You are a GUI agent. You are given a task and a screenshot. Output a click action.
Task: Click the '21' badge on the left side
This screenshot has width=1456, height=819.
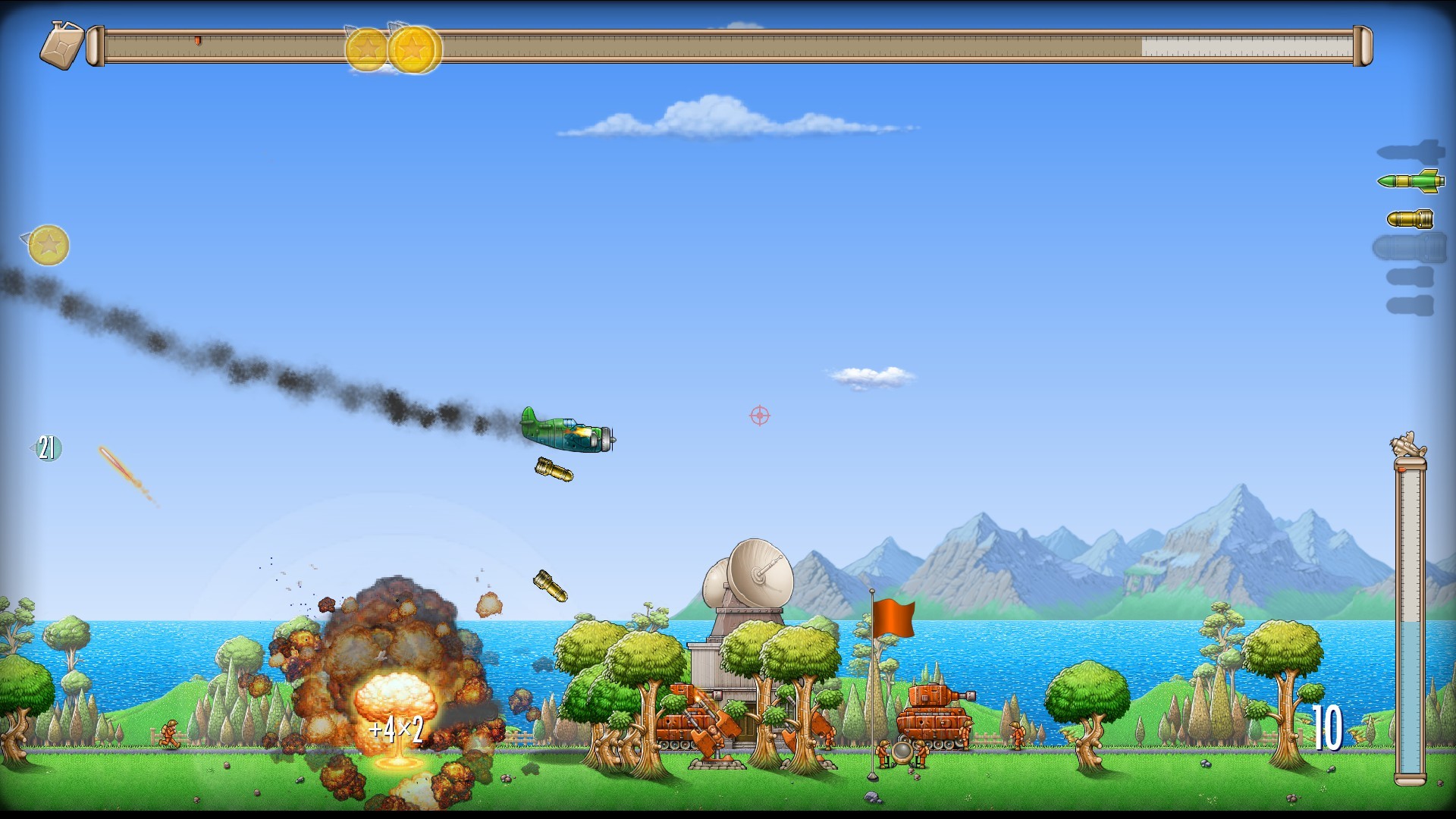(x=47, y=447)
